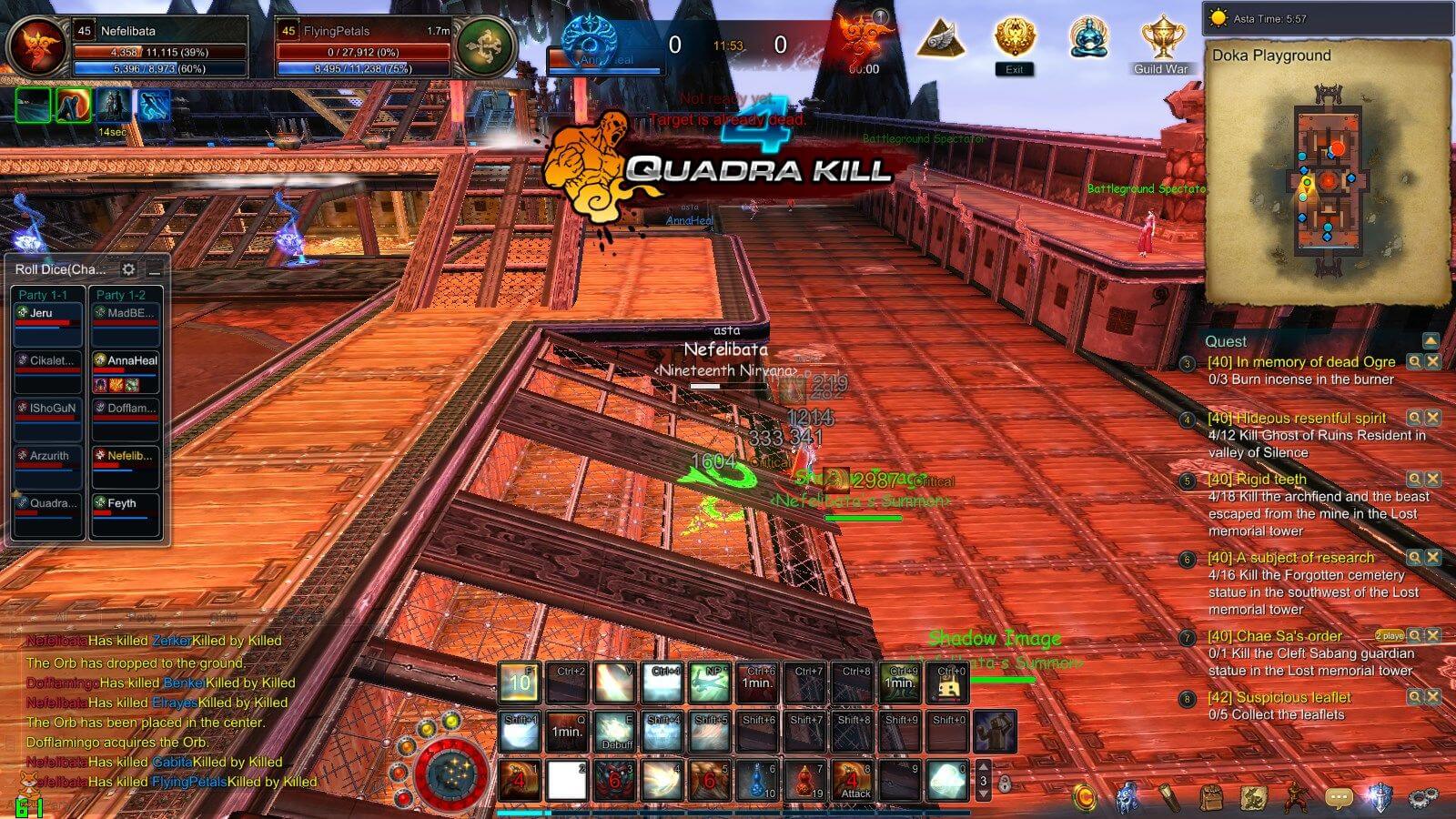The height and width of the screenshot is (819, 1456).
Task: Collapse the Quest panel with the top arrow
Action: [1430, 340]
